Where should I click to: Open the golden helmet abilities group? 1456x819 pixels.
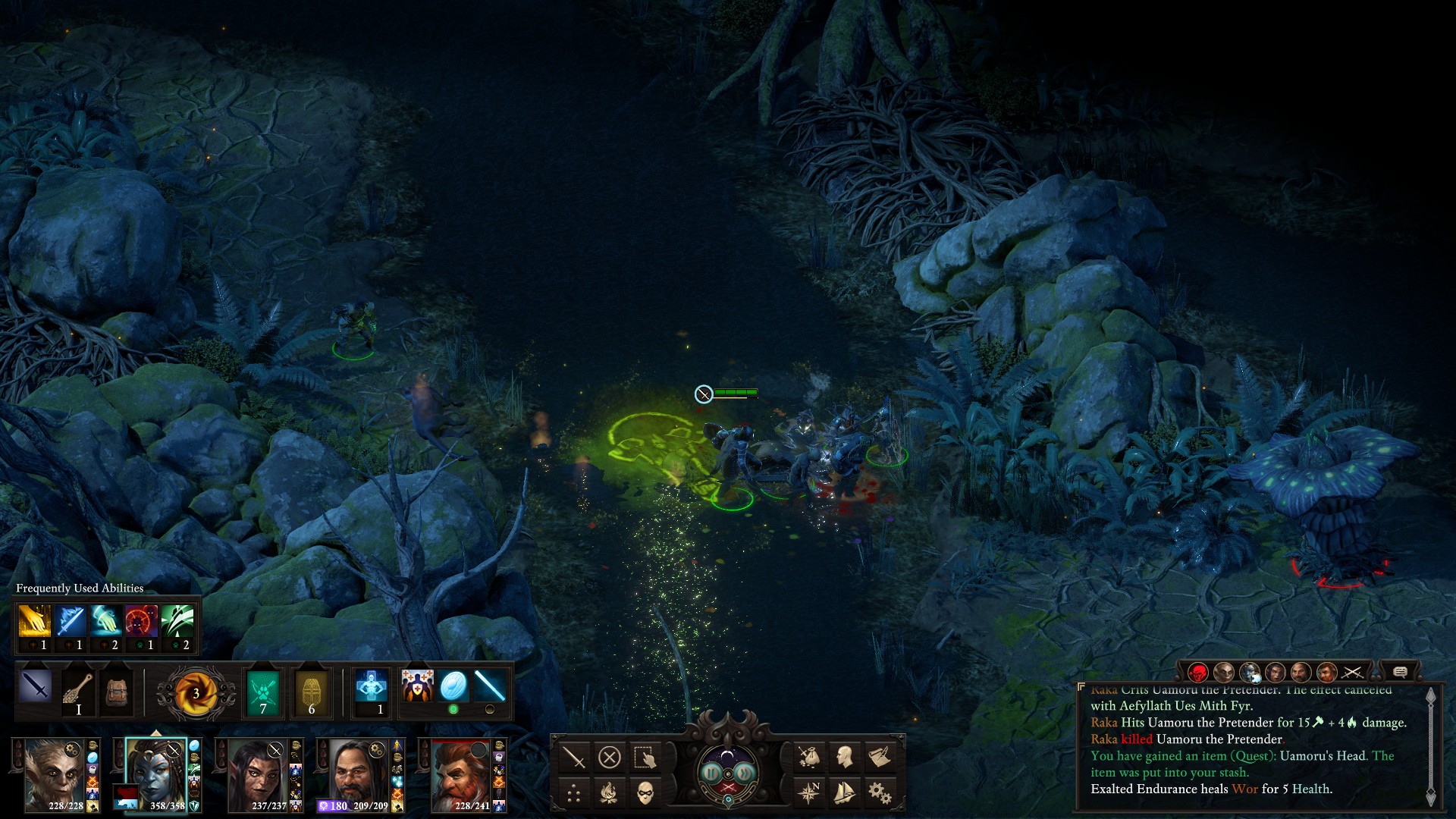click(312, 691)
